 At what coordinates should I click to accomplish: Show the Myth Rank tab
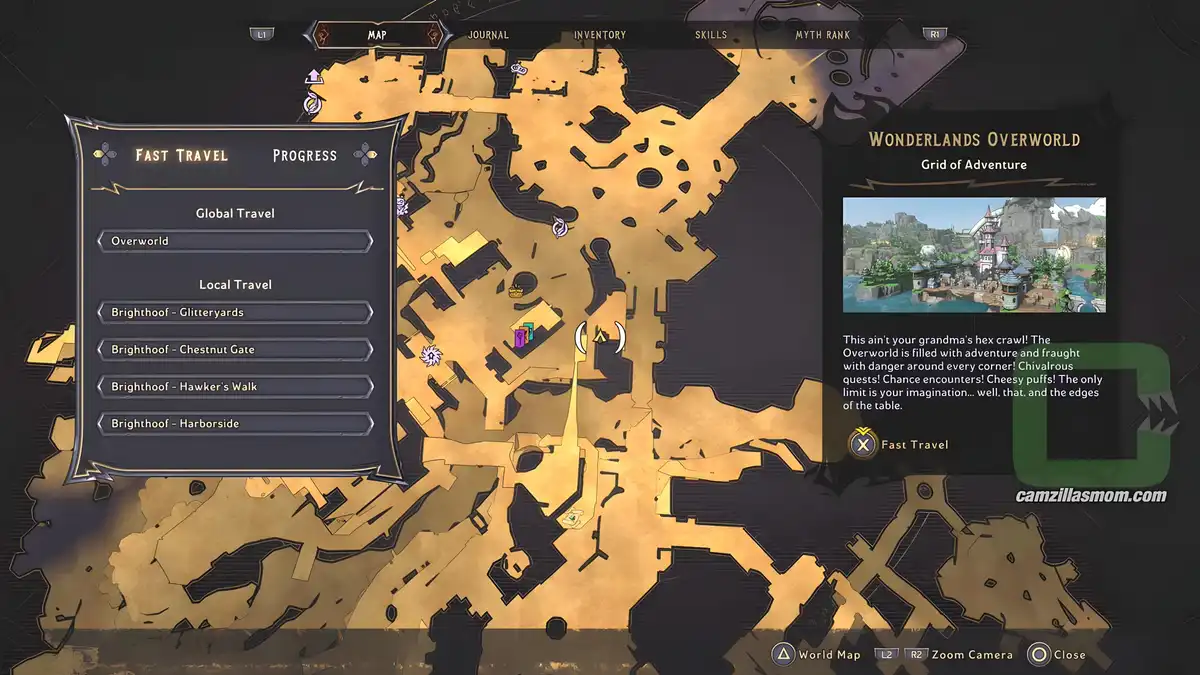[822, 35]
